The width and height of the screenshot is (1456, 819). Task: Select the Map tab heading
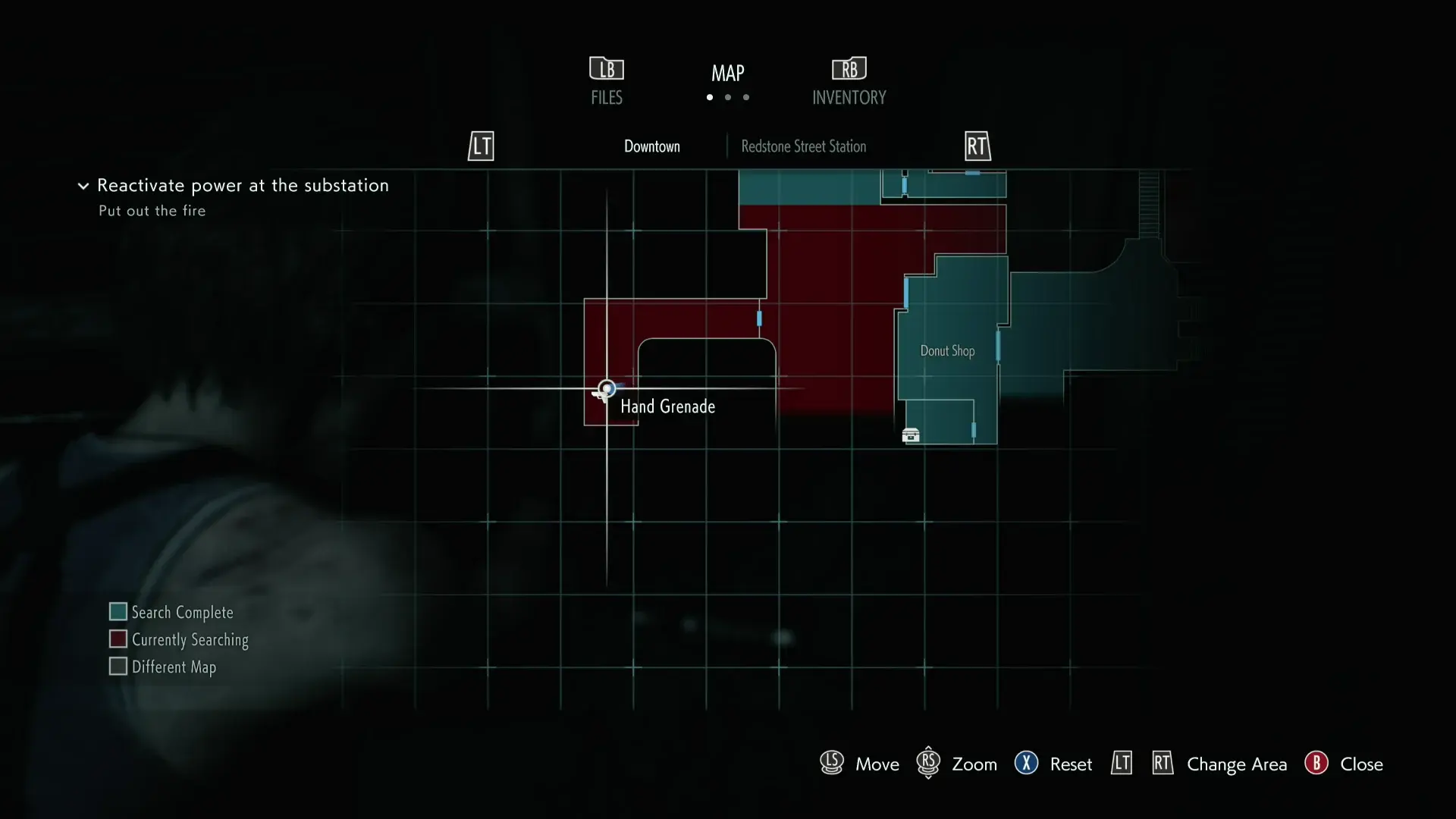click(x=728, y=74)
